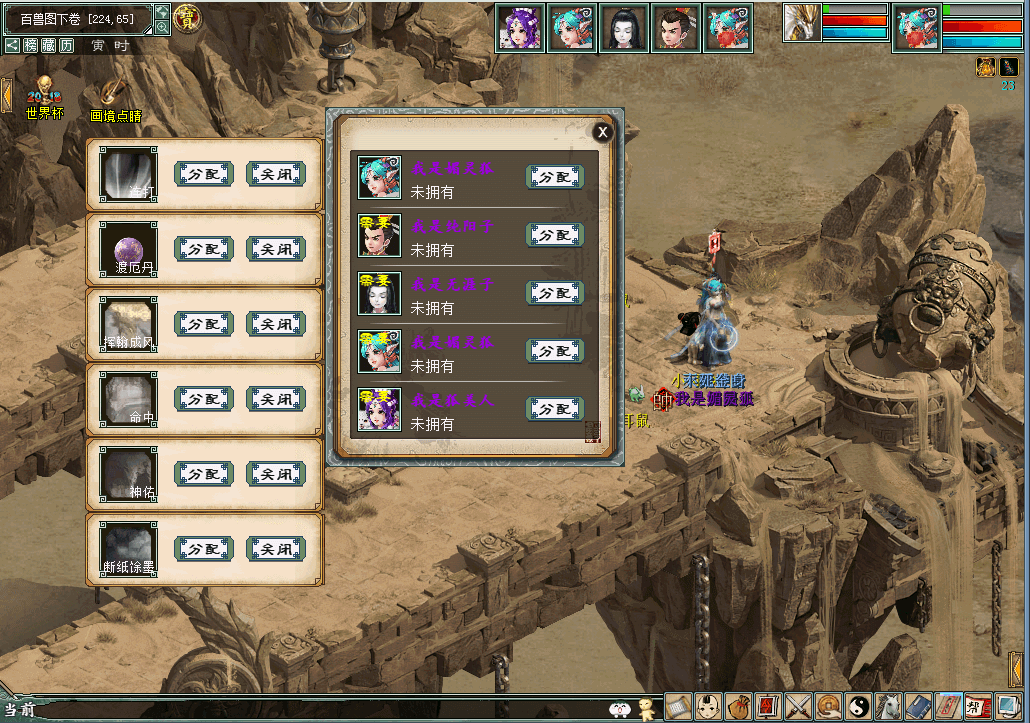This screenshot has width=1030, height=723.
Task: Click 关闭 in the 命中 loot row
Action: click(276, 399)
